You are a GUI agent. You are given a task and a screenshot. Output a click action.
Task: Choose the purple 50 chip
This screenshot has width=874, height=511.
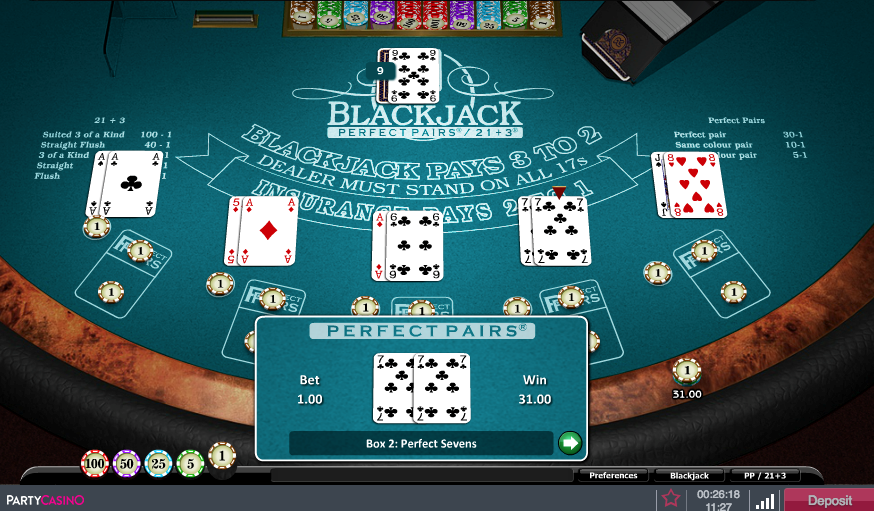(x=127, y=464)
